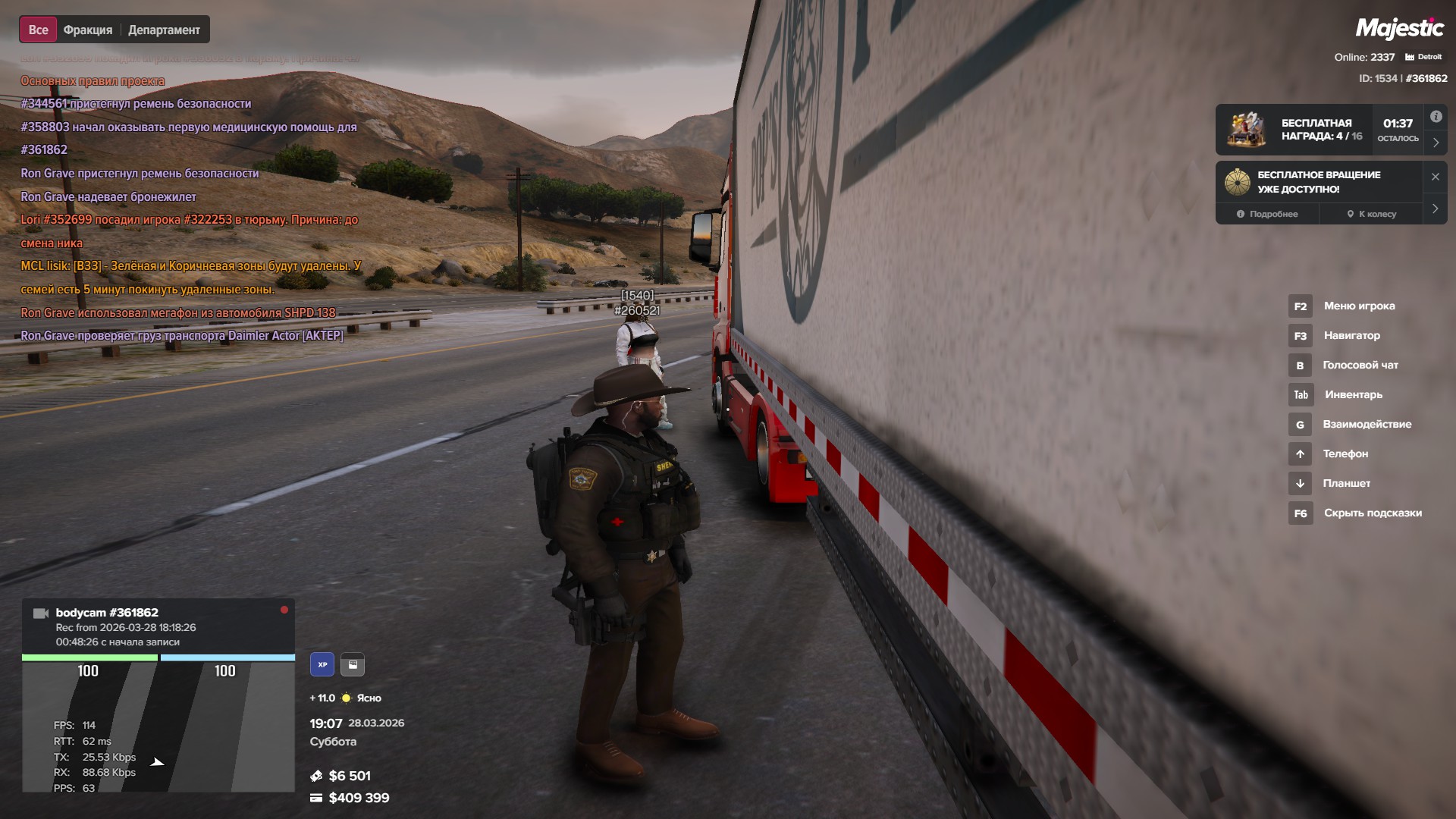The image size is (1456, 819).
Task: Select the Департамент chat tab
Action: [164, 30]
